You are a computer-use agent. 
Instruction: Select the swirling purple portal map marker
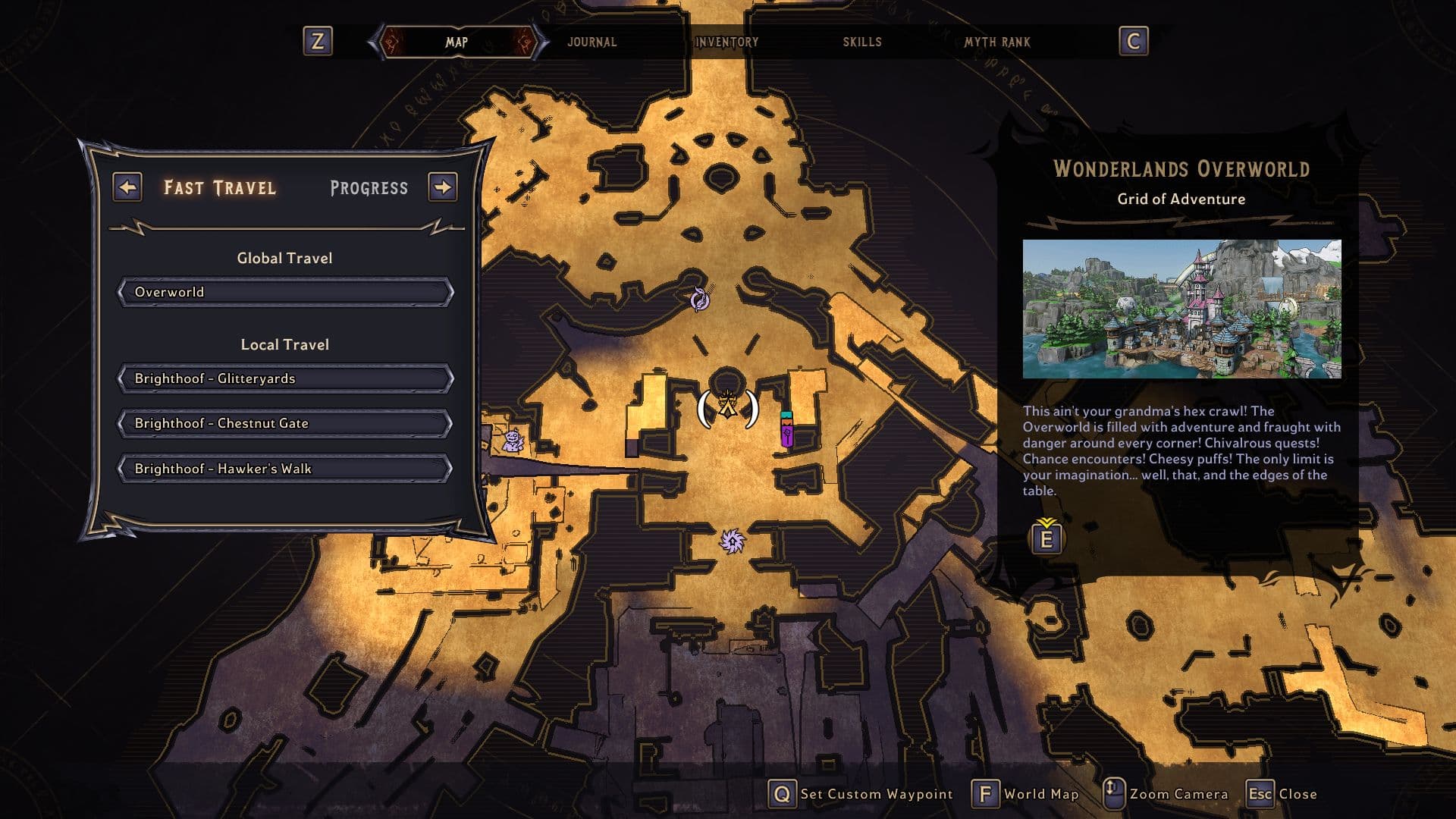pos(700,300)
